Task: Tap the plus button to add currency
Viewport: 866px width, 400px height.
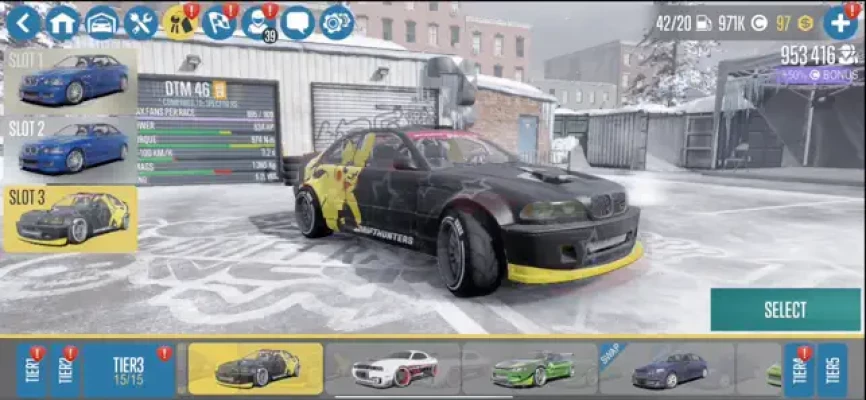Action: tap(841, 22)
